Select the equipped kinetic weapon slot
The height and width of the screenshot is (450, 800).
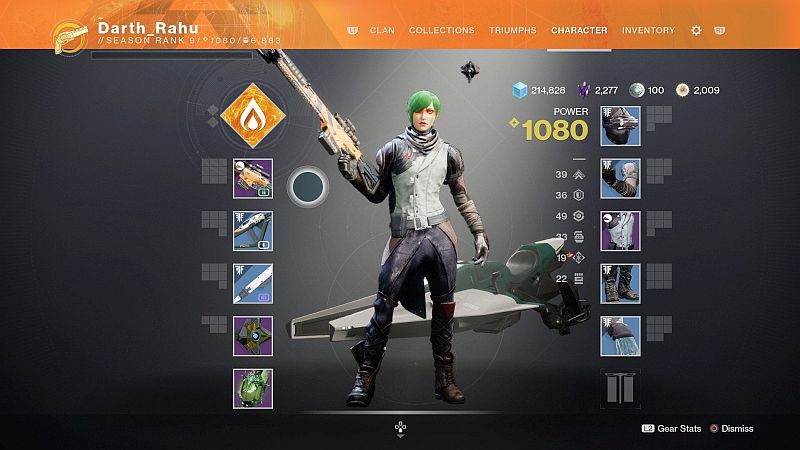[253, 178]
